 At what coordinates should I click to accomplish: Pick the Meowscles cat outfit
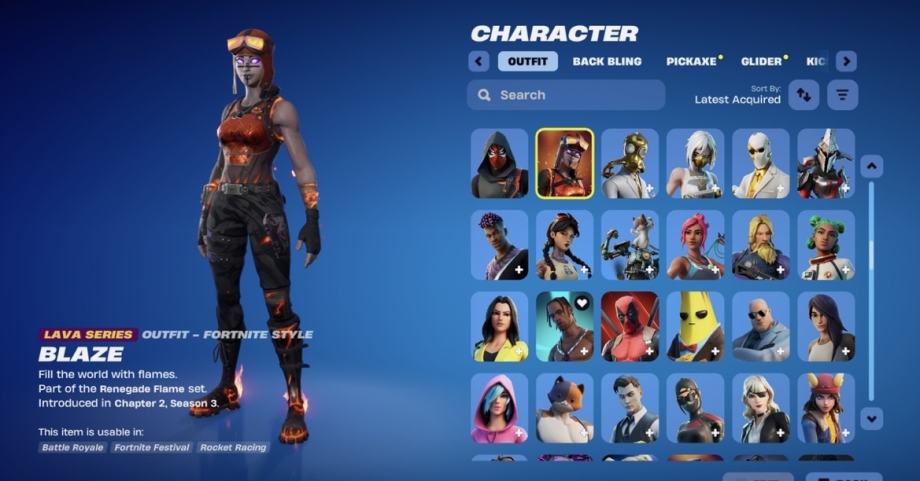[564, 408]
